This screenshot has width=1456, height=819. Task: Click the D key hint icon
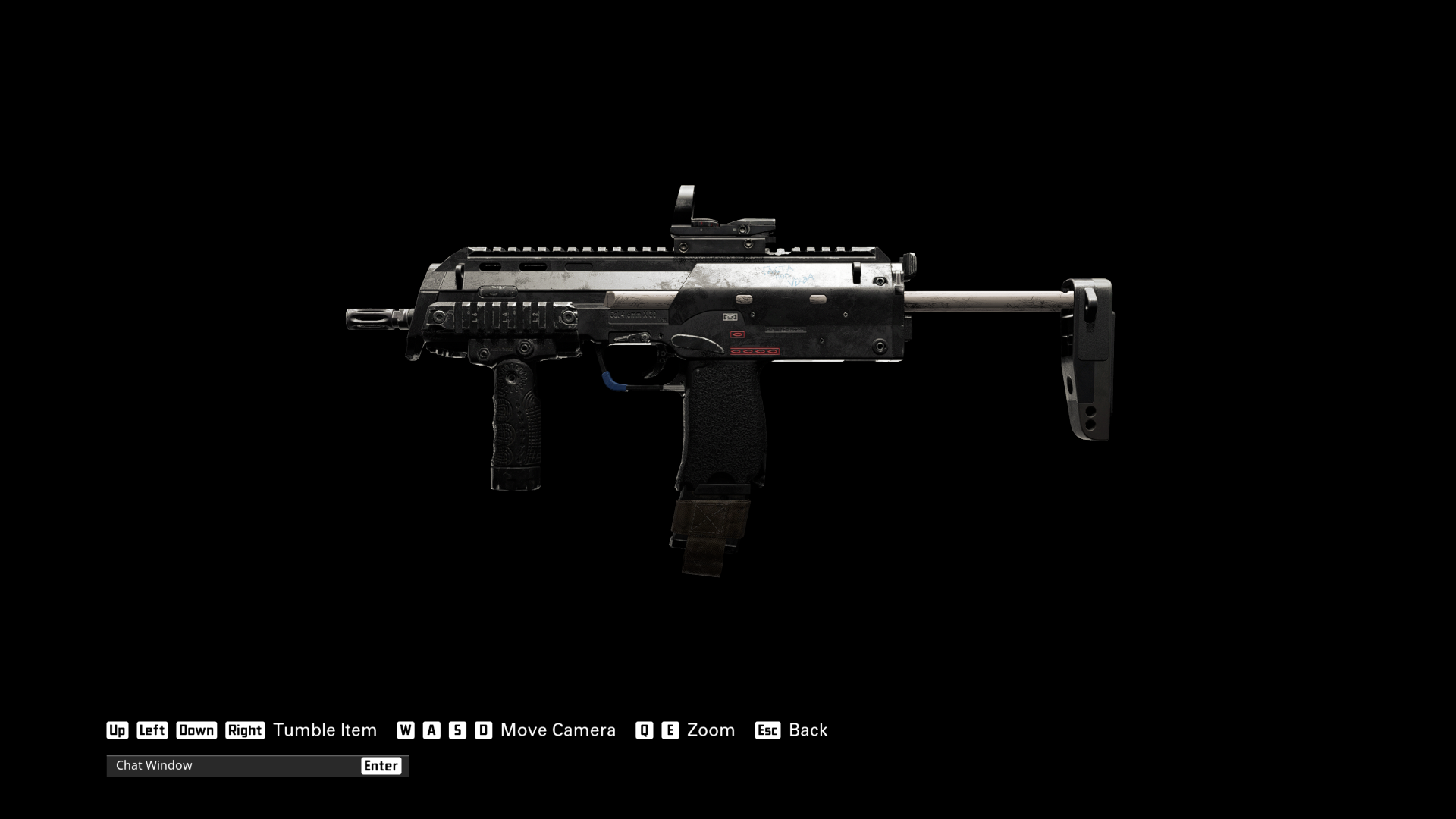(x=482, y=730)
